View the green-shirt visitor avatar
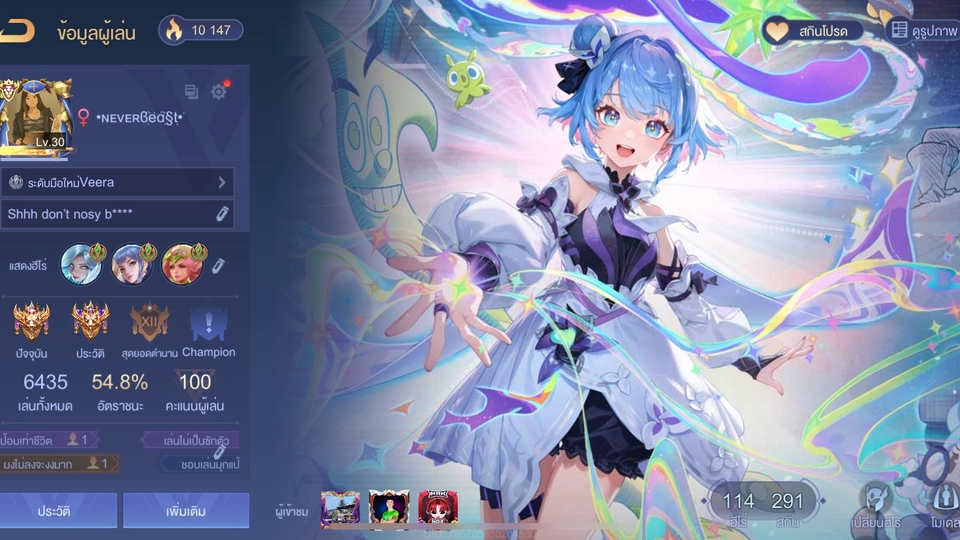960x540 pixels. click(389, 508)
